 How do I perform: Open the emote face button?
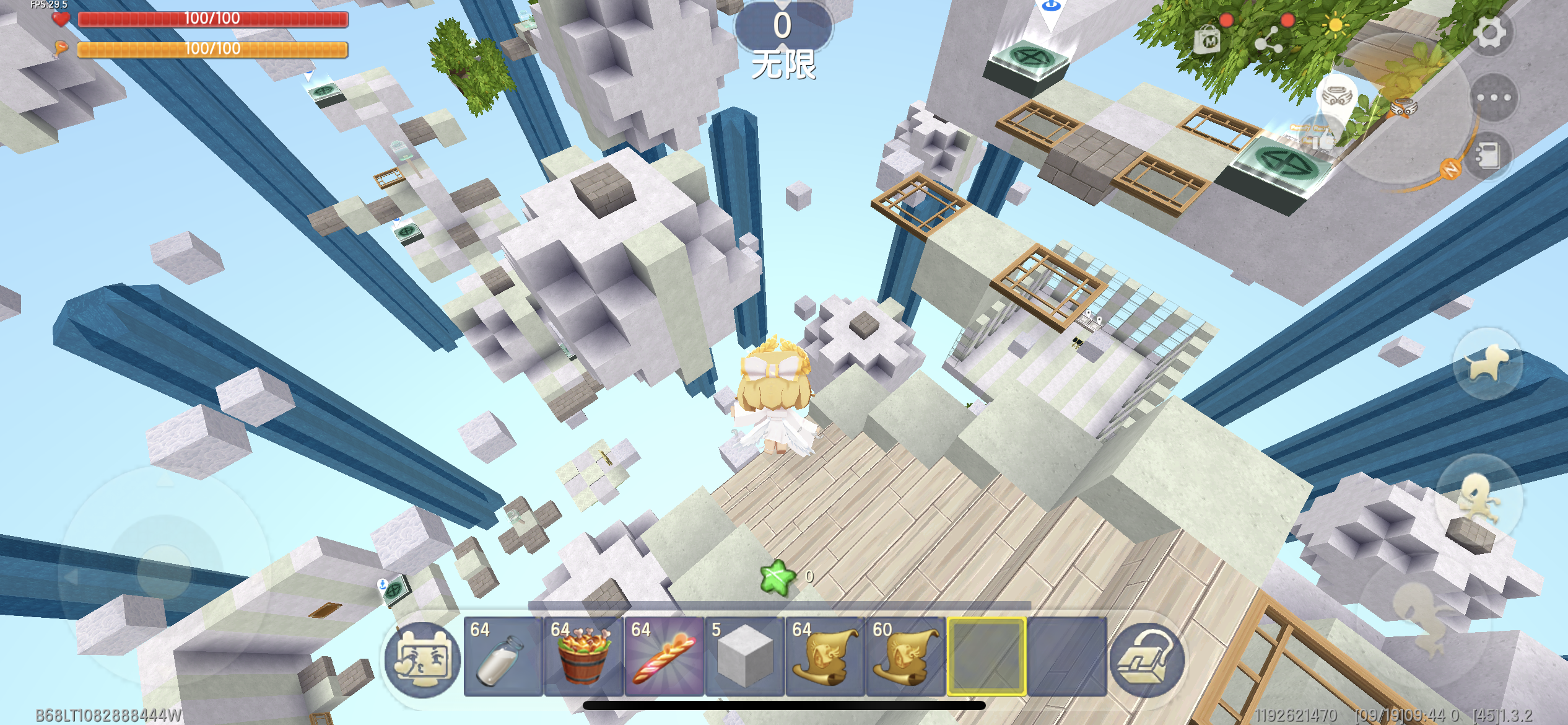(x=422, y=659)
